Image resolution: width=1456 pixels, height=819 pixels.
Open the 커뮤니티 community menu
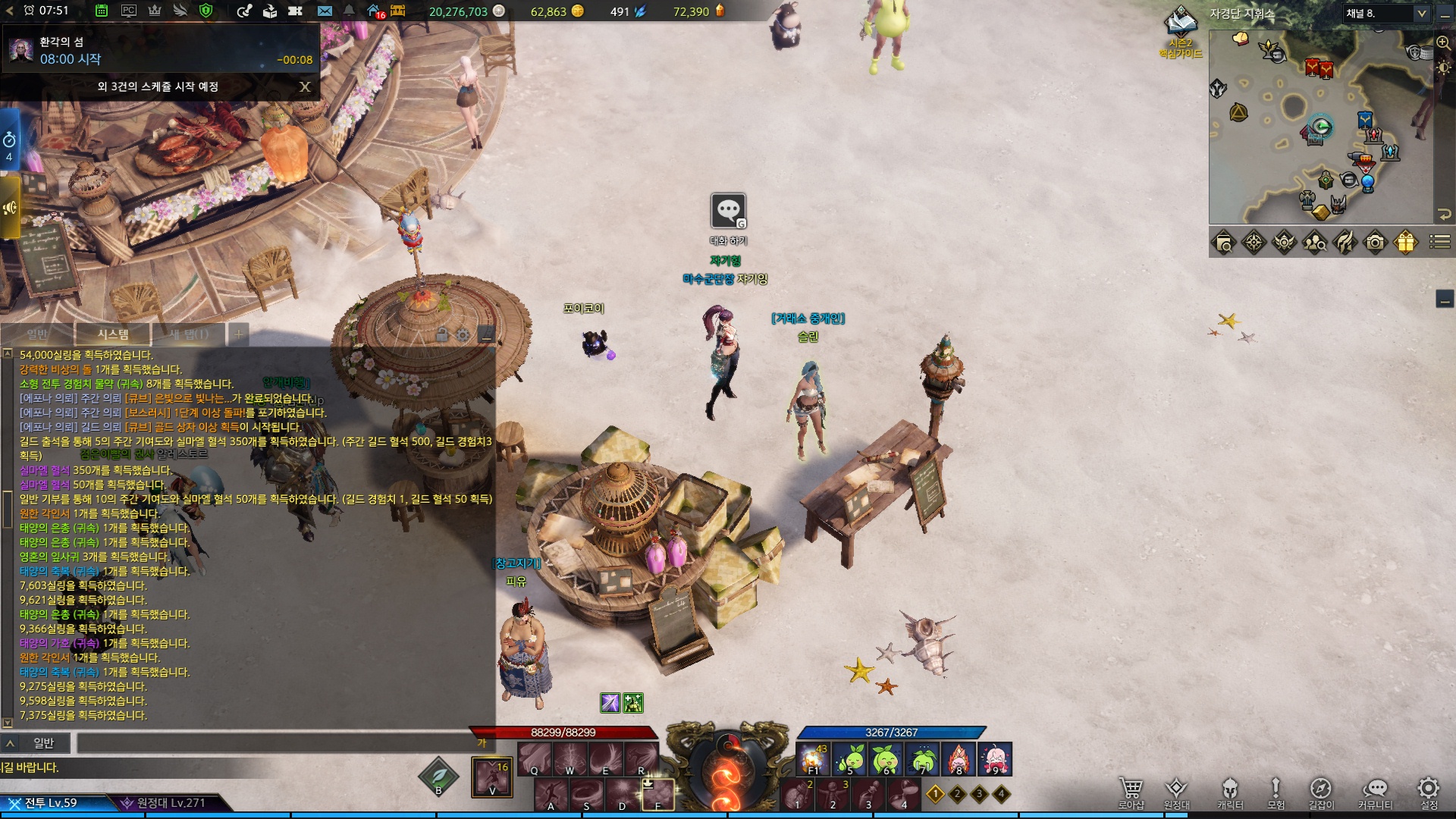coord(1375,791)
